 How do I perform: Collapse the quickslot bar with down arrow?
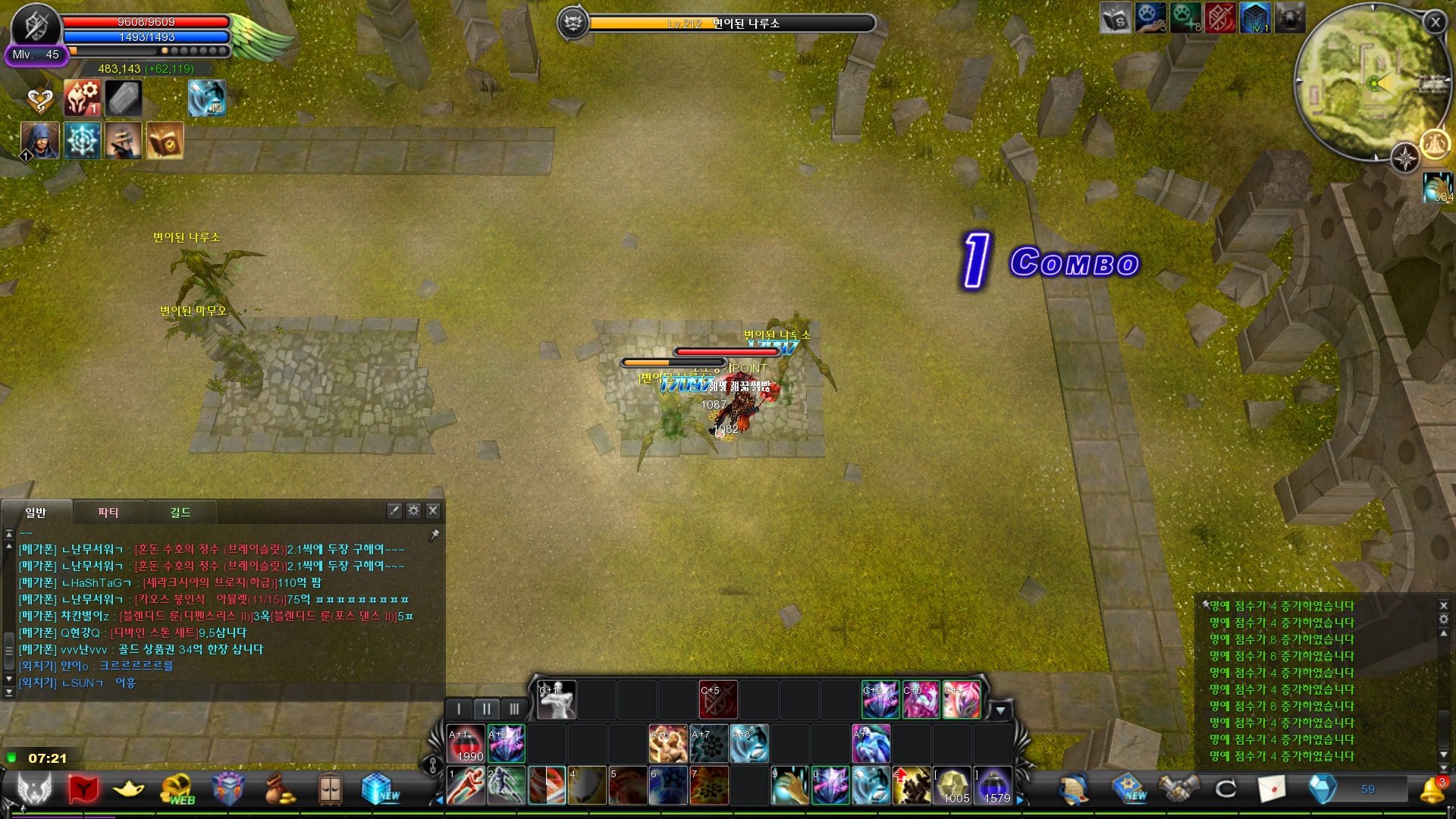[1000, 711]
